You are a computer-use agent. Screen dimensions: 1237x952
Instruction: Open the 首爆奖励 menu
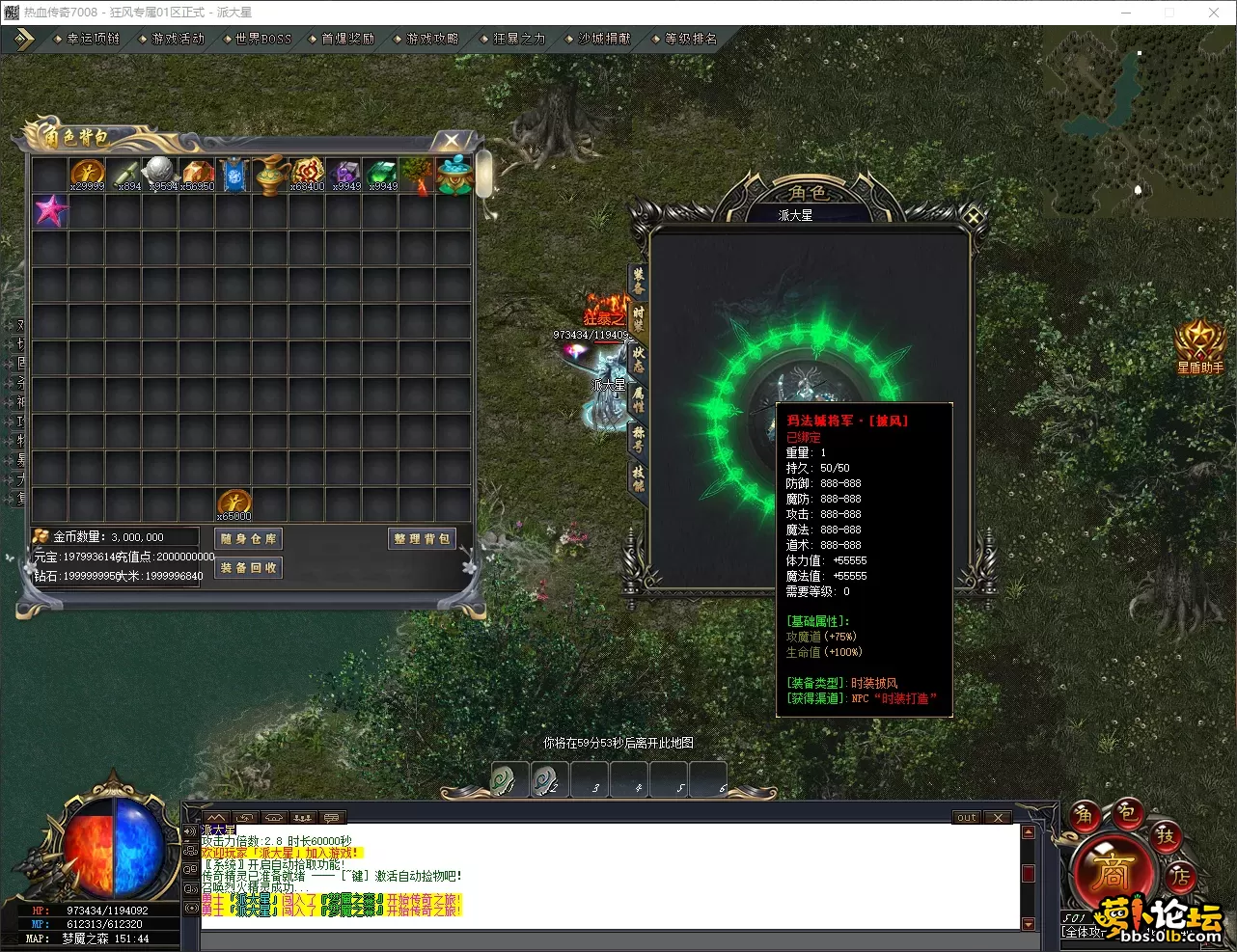347,39
